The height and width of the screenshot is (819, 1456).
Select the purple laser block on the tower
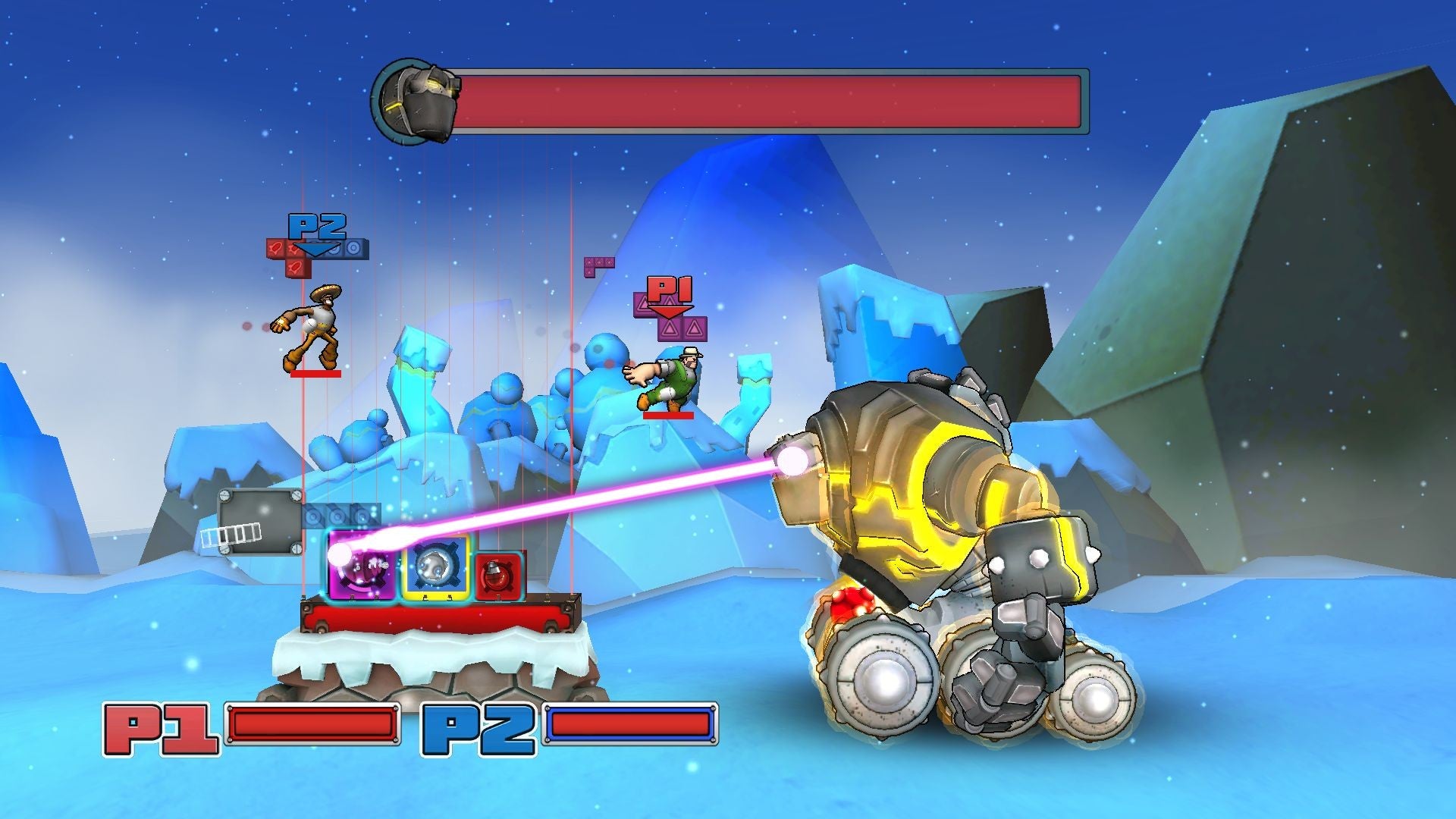point(362,567)
